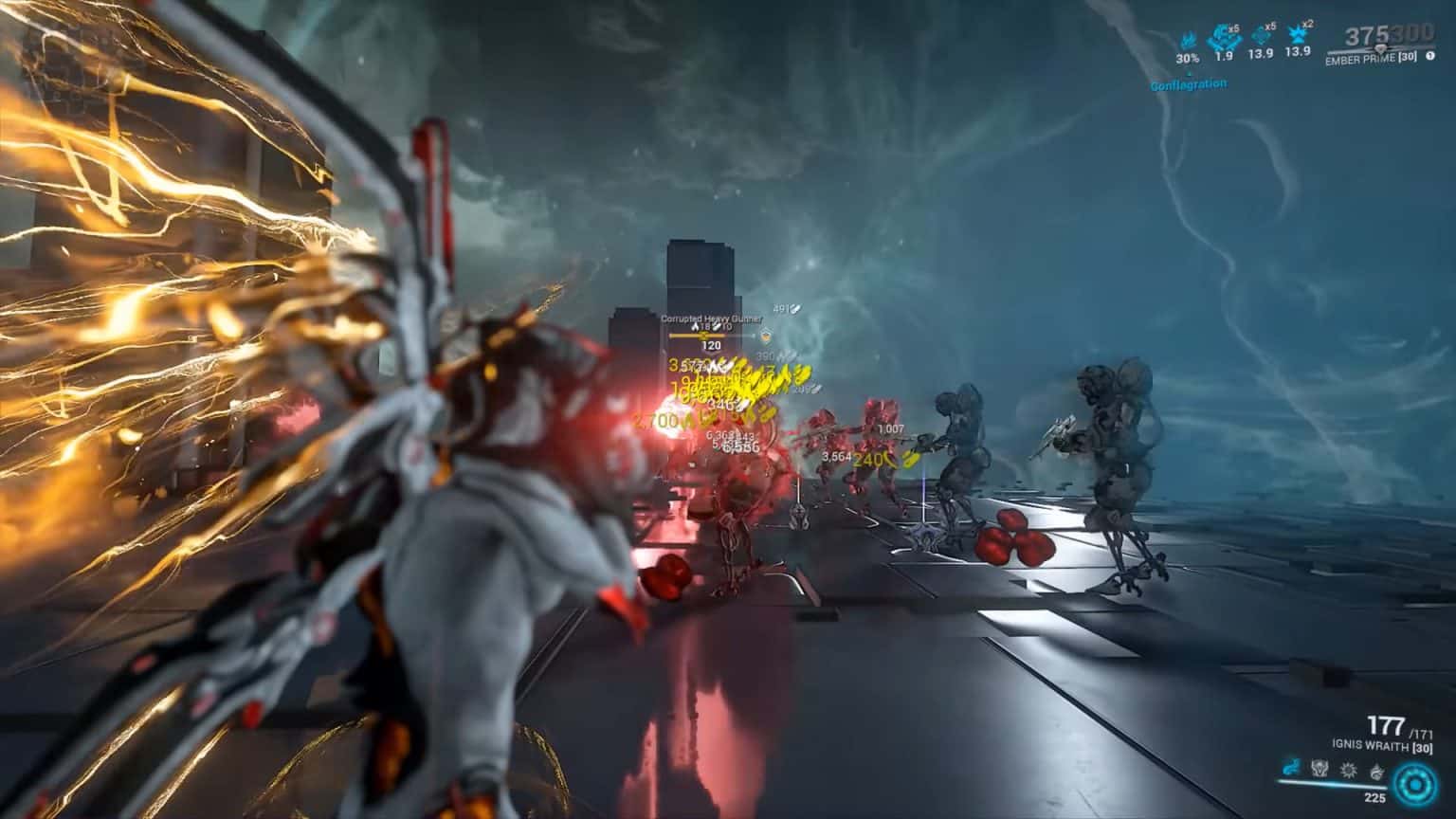Click the shield icon above Corrupted Heavy Gunner
The image size is (1456, 819).
click(766, 337)
